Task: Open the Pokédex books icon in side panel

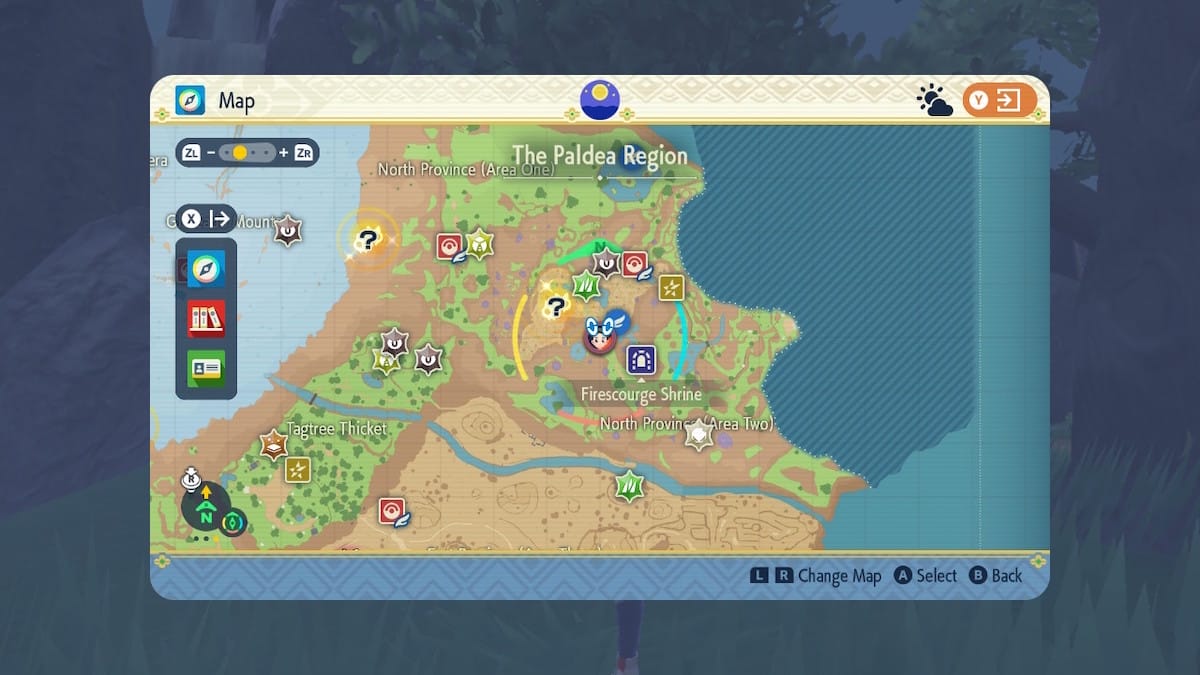Action: point(206,319)
